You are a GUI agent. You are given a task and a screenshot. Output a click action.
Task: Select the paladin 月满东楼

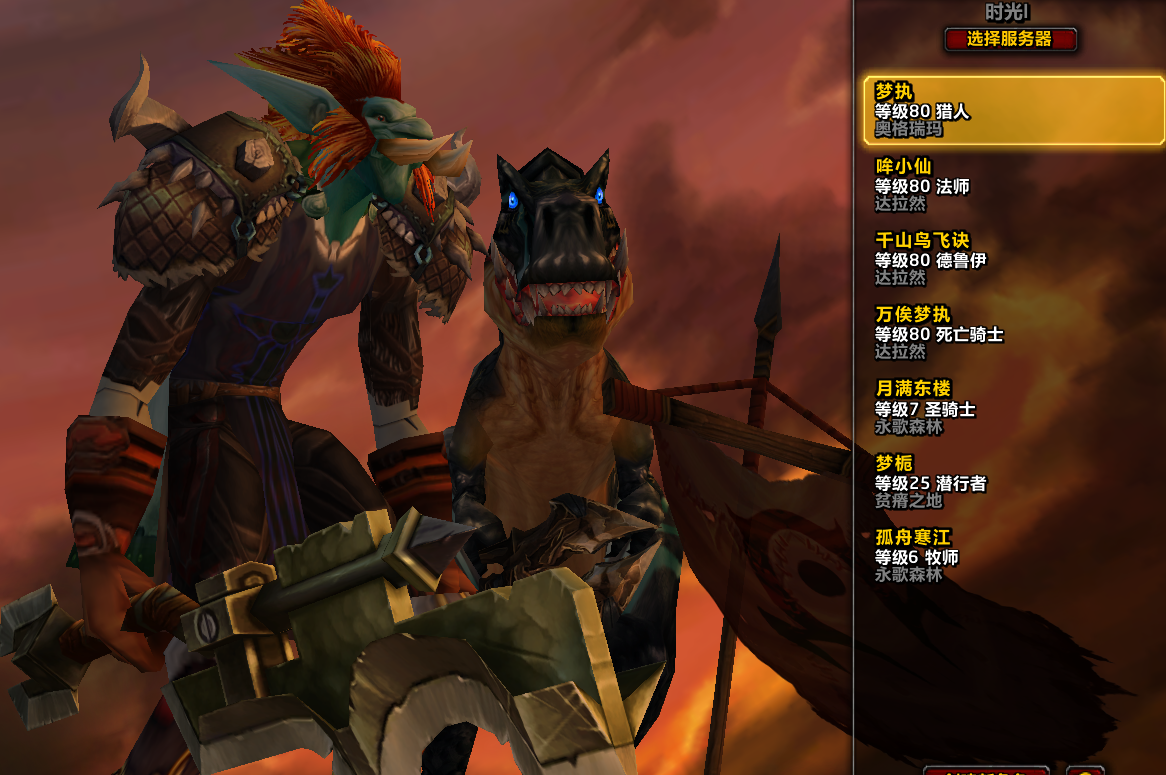[x=1012, y=408]
